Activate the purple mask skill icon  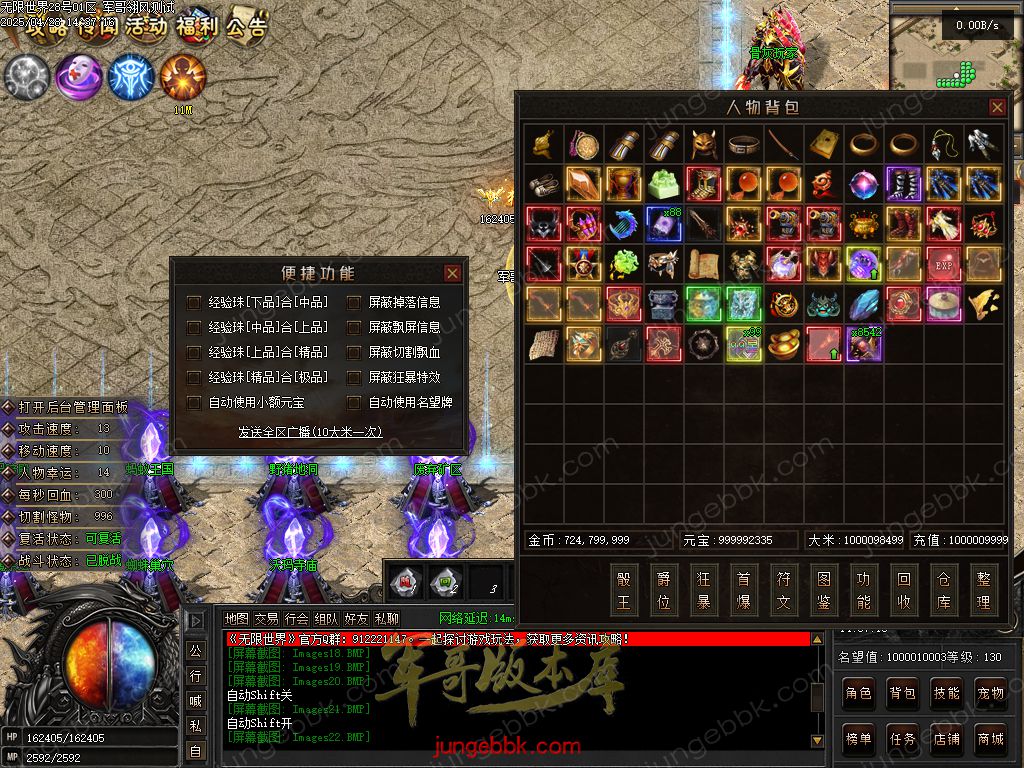pyautogui.click(x=78, y=77)
